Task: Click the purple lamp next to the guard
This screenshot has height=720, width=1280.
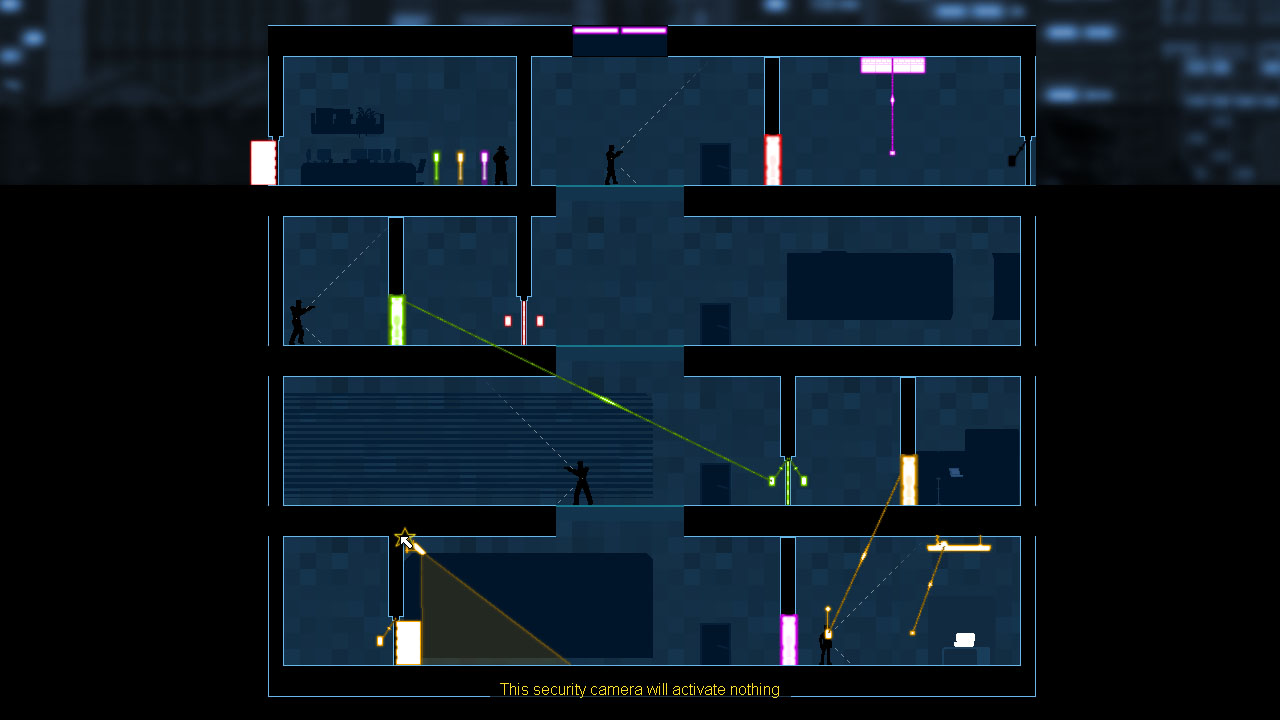Action: [x=484, y=163]
